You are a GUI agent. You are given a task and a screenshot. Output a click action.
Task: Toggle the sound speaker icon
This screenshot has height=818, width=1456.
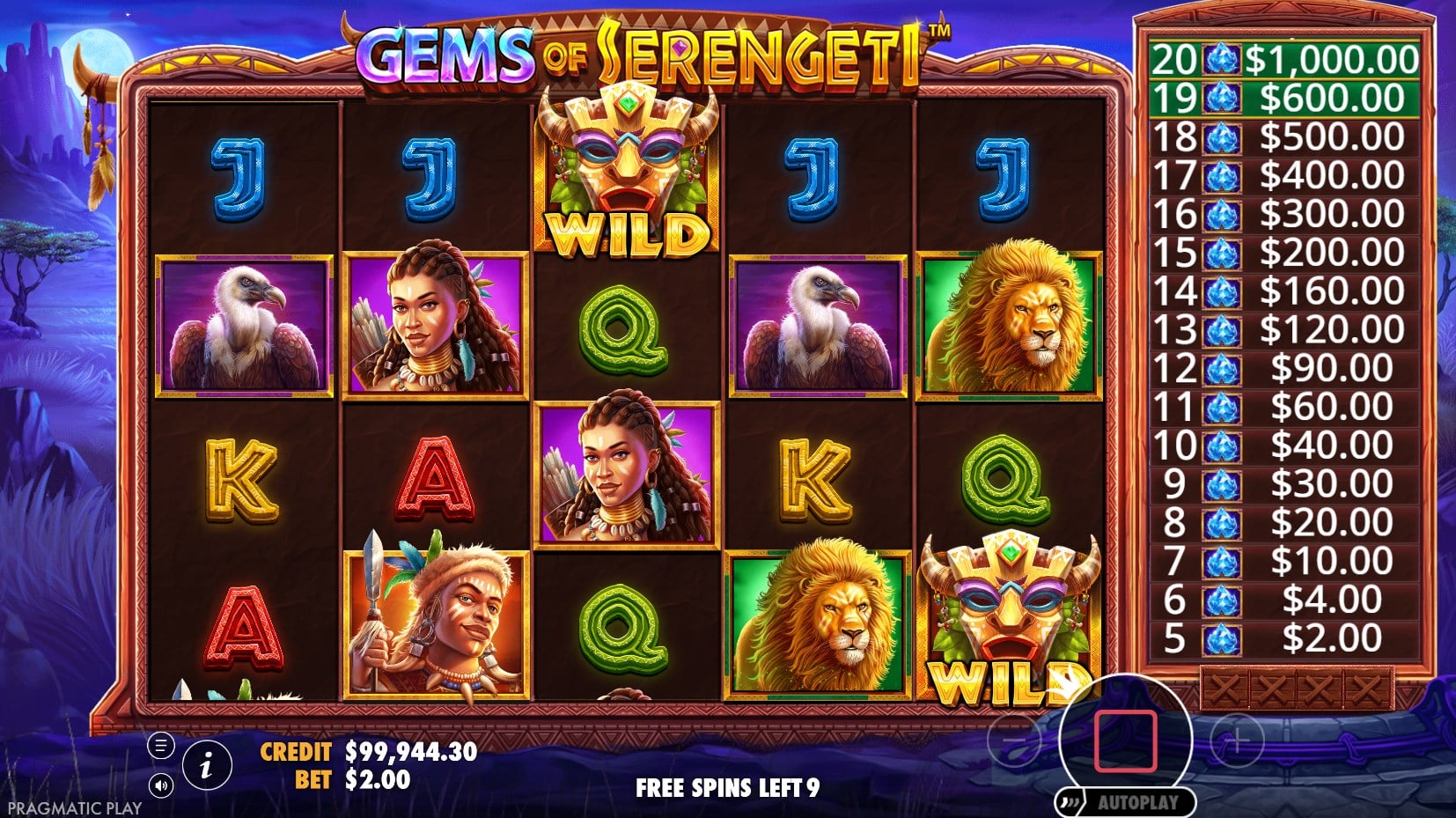160,785
